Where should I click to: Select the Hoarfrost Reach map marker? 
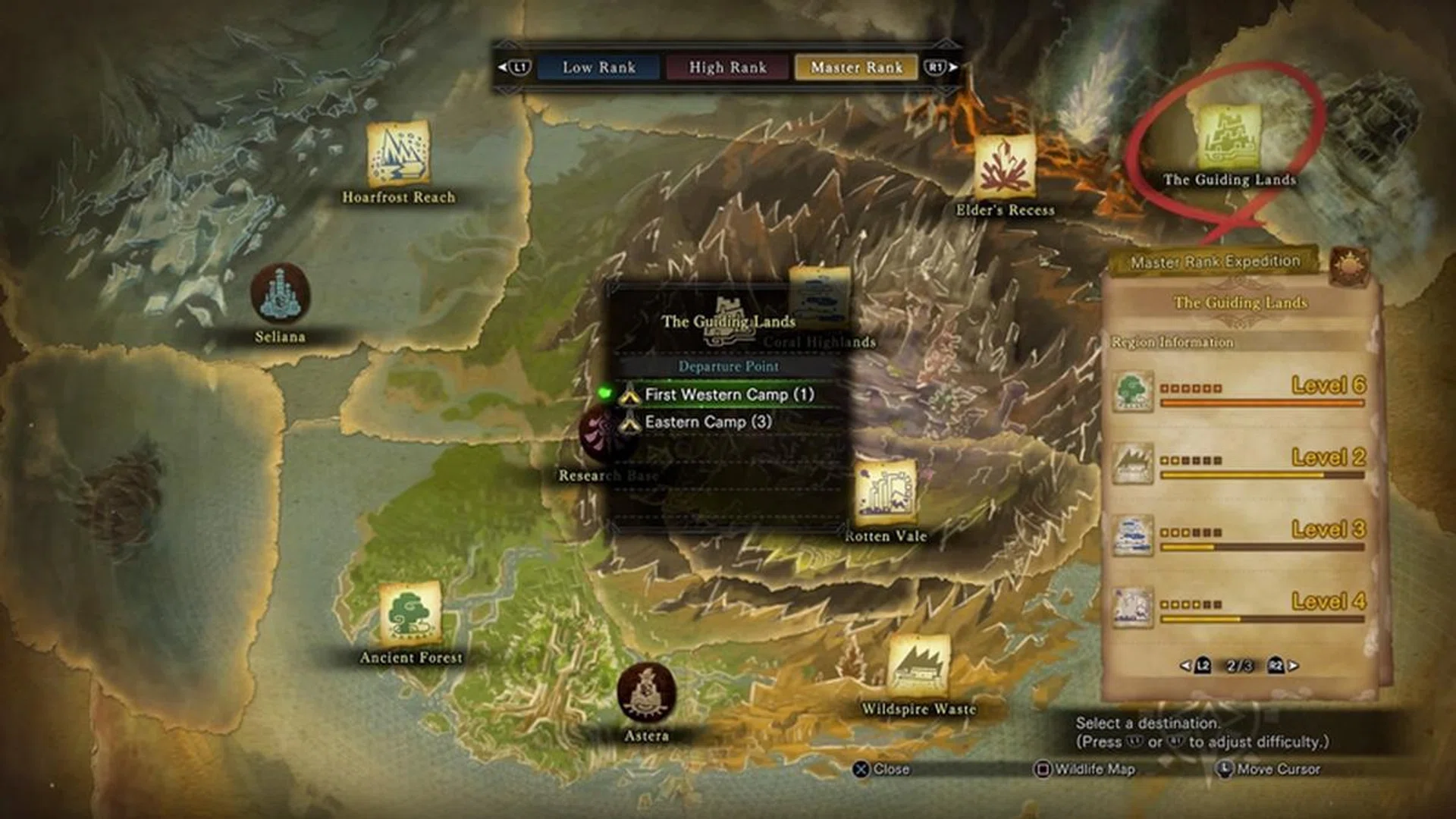pos(398,155)
